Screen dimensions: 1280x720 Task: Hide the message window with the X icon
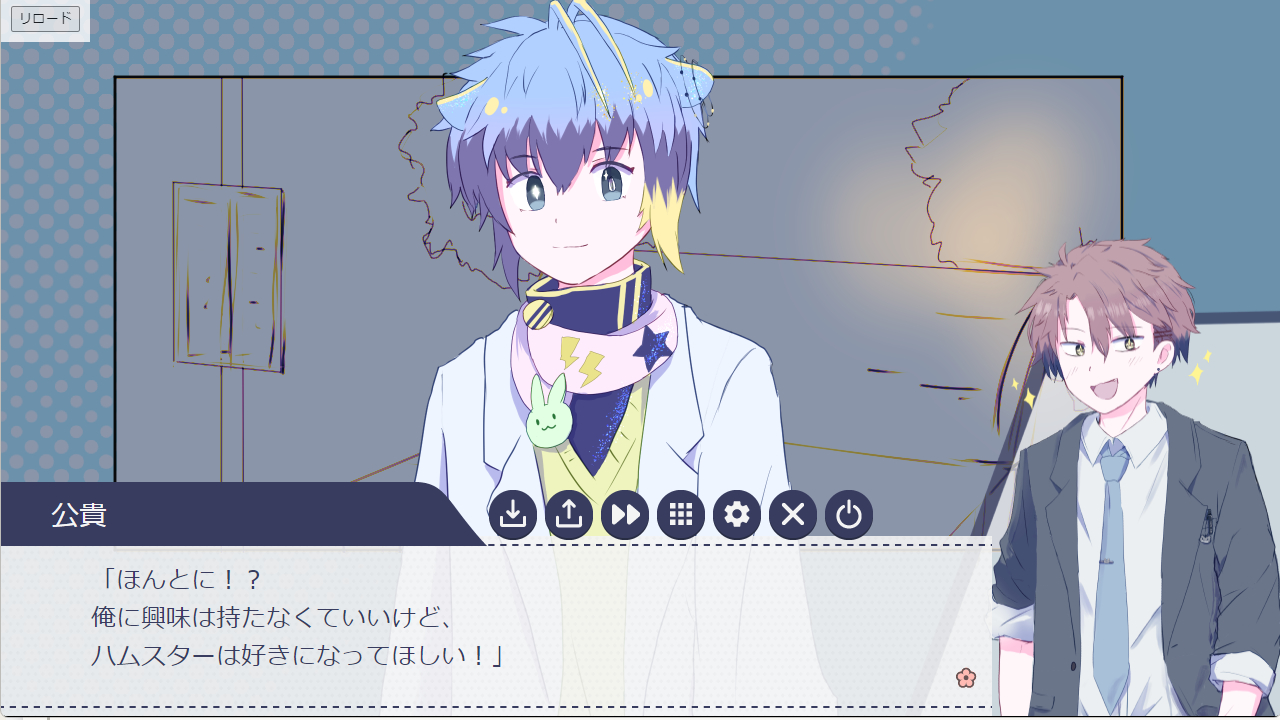[793, 515]
